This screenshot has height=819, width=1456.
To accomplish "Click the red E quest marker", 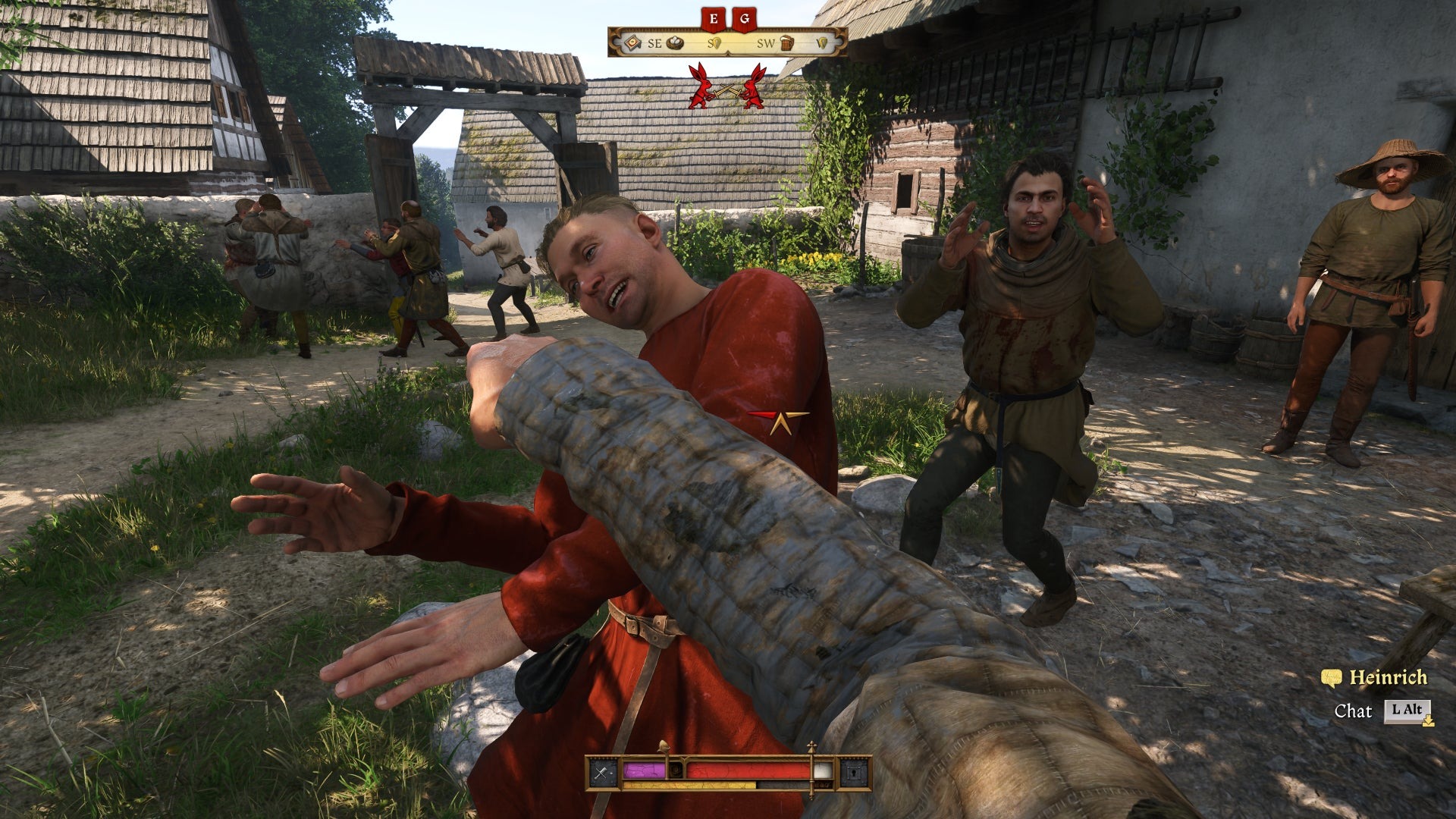I will point(713,18).
